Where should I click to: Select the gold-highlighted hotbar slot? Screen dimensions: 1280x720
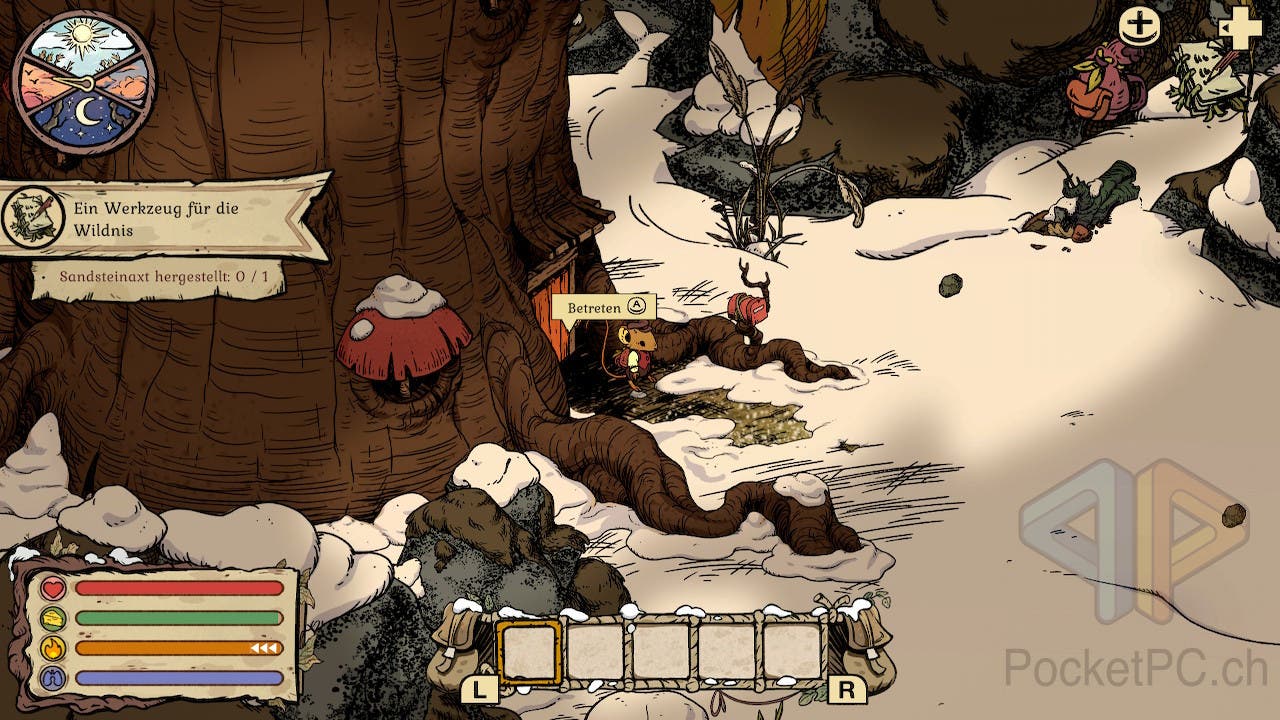click(529, 651)
